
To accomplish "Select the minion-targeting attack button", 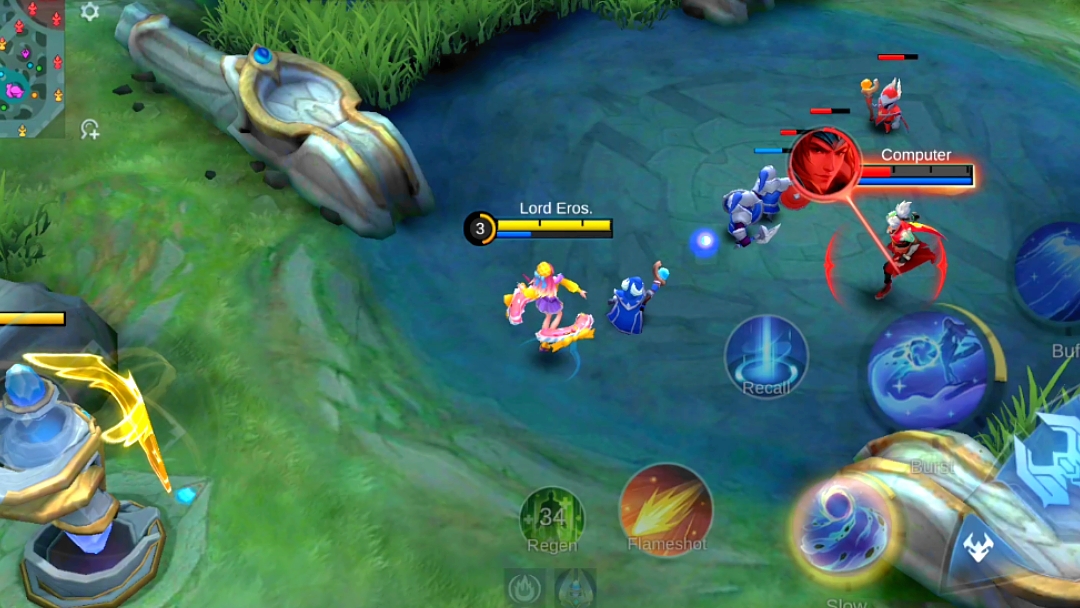I will click(x=977, y=548).
